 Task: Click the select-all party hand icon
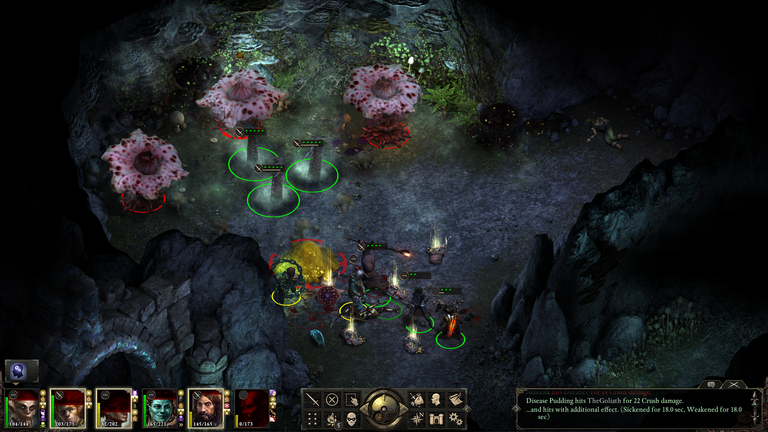[351, 399]
